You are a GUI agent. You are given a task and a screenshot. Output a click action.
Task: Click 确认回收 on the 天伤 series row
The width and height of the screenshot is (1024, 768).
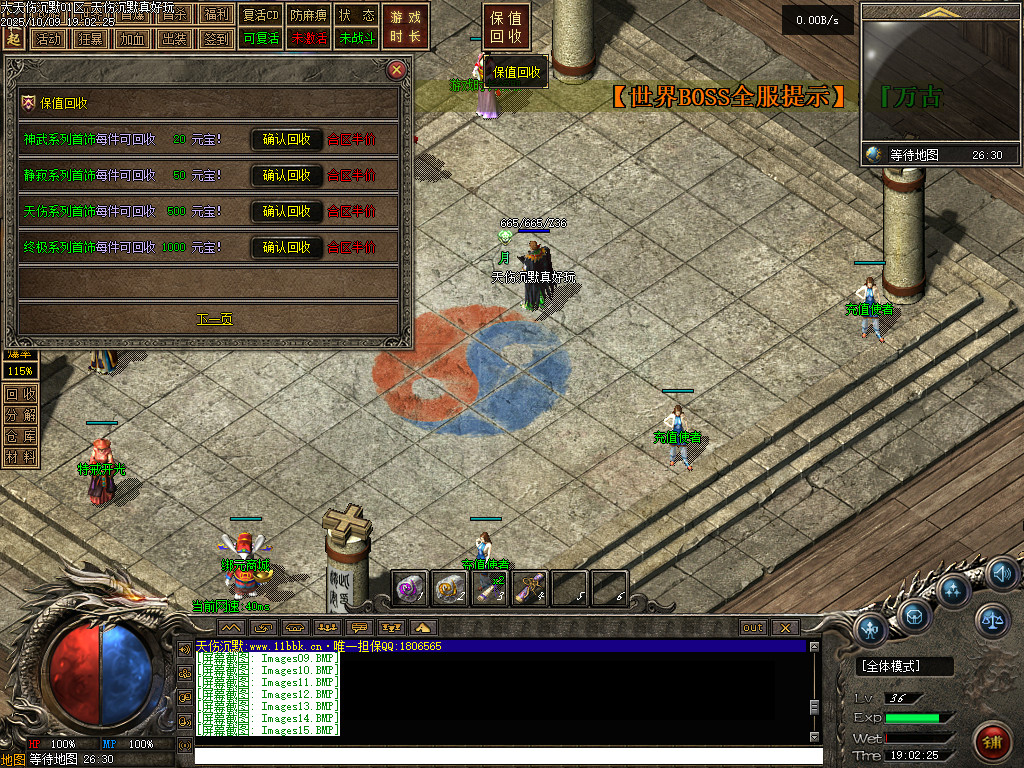click(286, 212)
